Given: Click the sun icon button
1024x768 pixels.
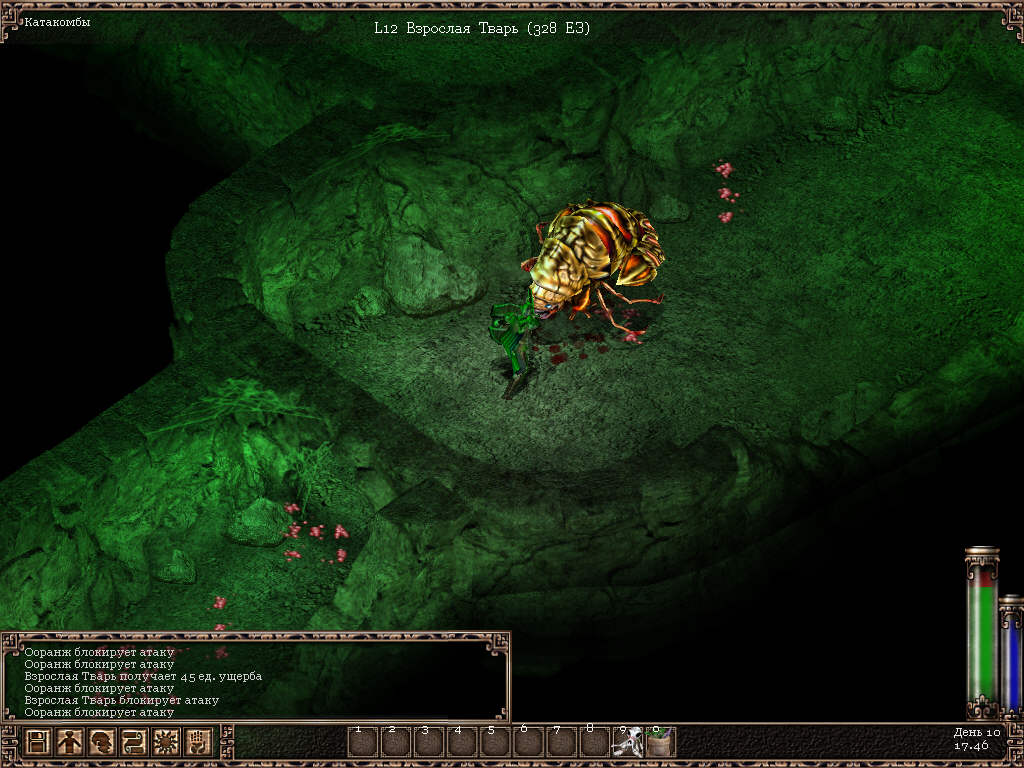Looking at the screenshot, I should tap(165, 743).
